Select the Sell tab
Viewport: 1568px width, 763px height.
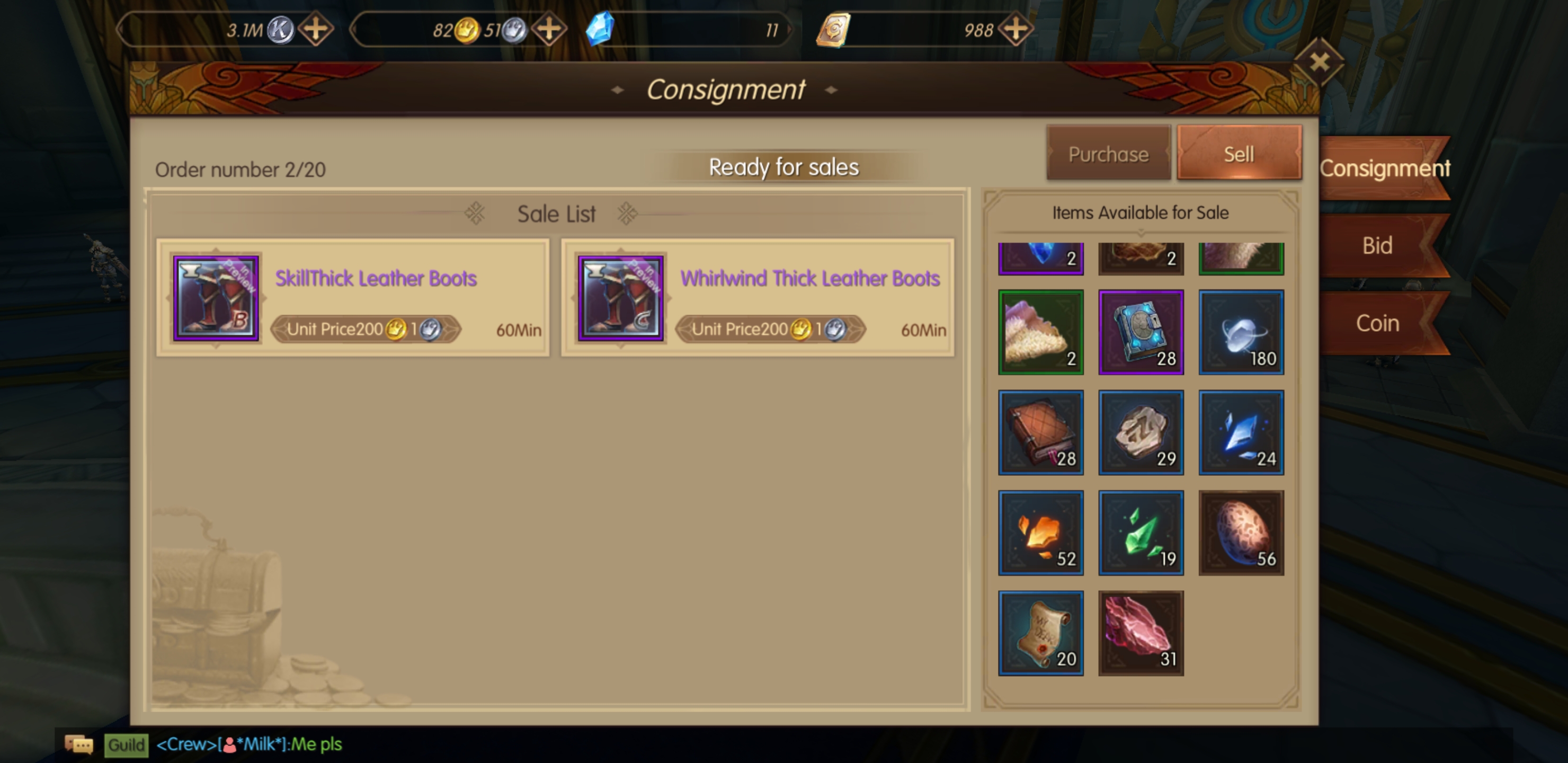point(1239,154)
